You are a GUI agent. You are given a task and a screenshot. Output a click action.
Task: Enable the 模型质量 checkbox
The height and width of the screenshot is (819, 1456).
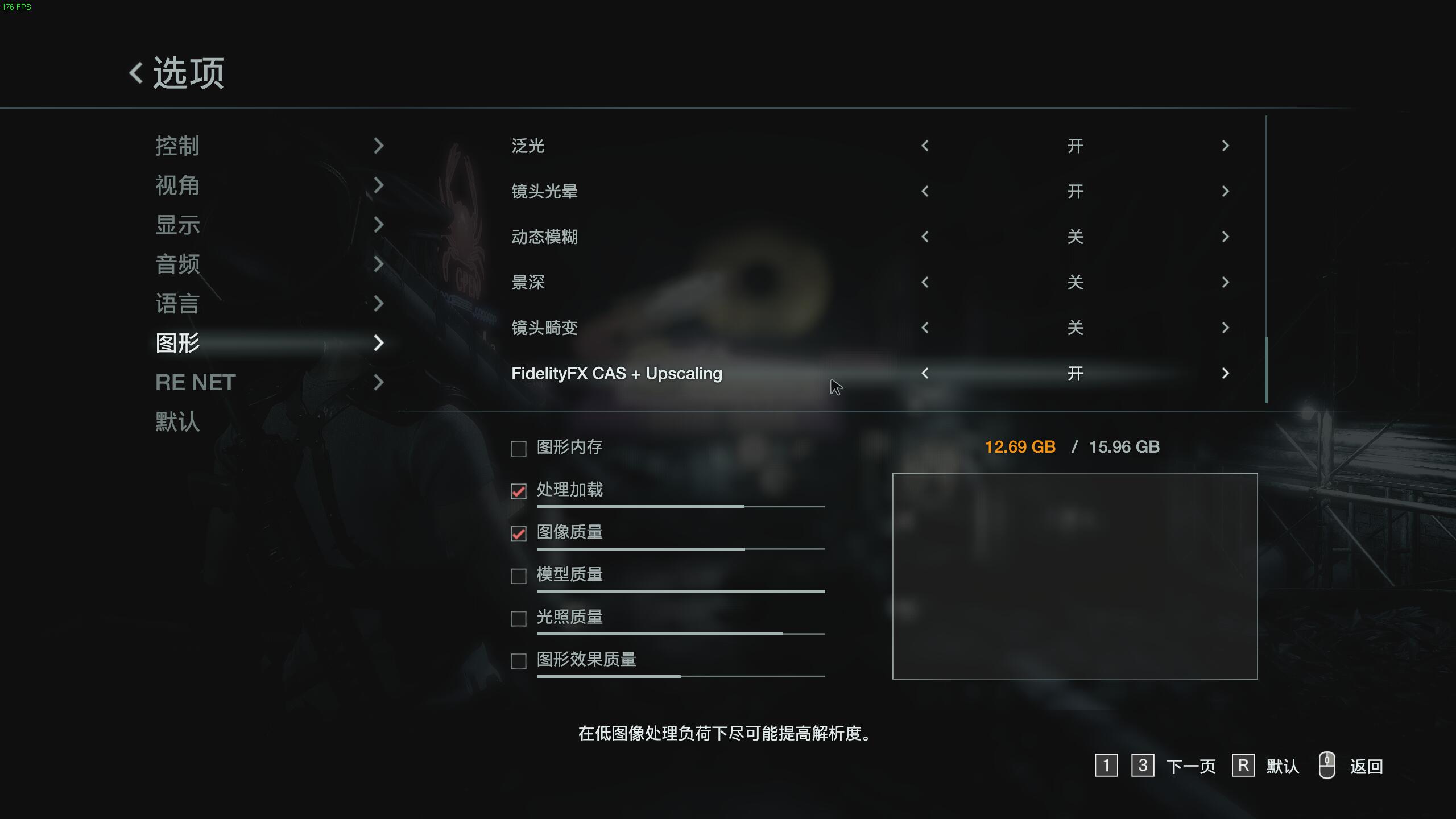pos(518,576)
